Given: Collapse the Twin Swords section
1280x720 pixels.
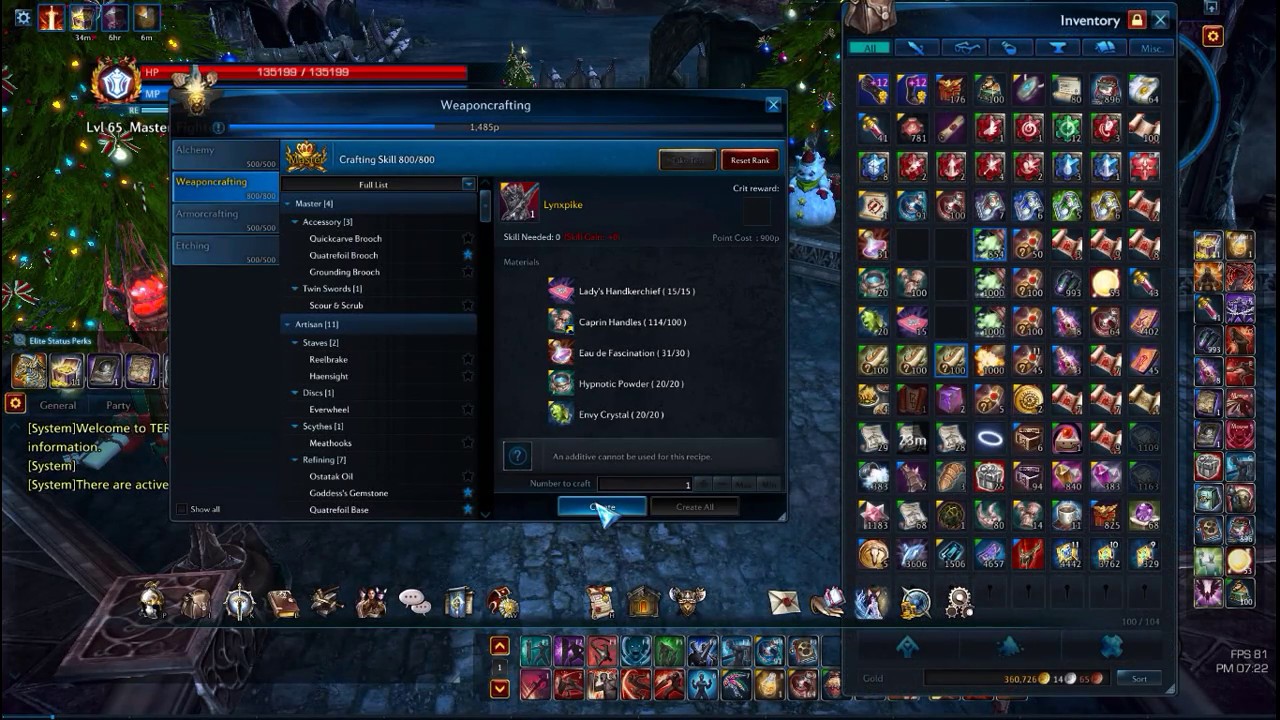Looking at the screenshot, I should click(296, 288).
